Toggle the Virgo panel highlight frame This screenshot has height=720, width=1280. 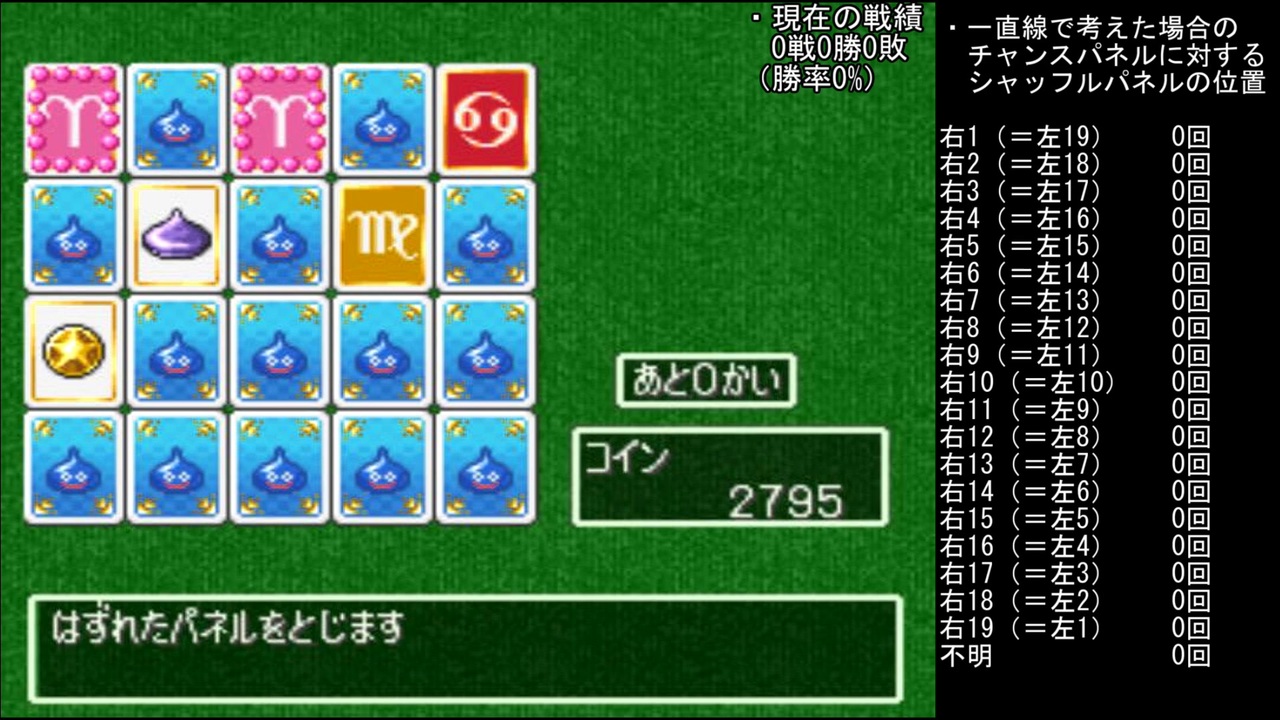point(382,234)
